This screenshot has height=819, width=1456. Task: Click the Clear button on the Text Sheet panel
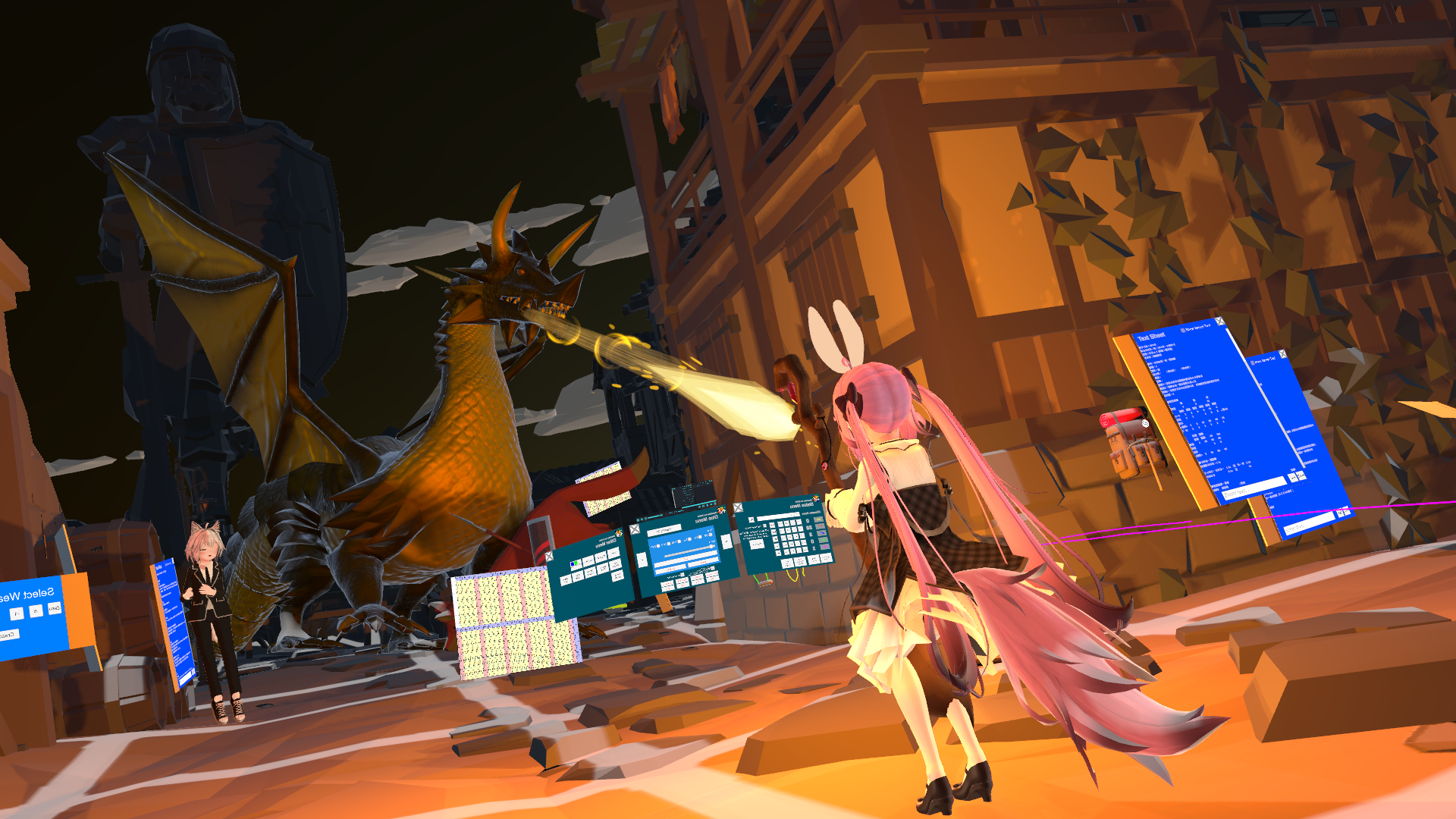pos(1302,477)
